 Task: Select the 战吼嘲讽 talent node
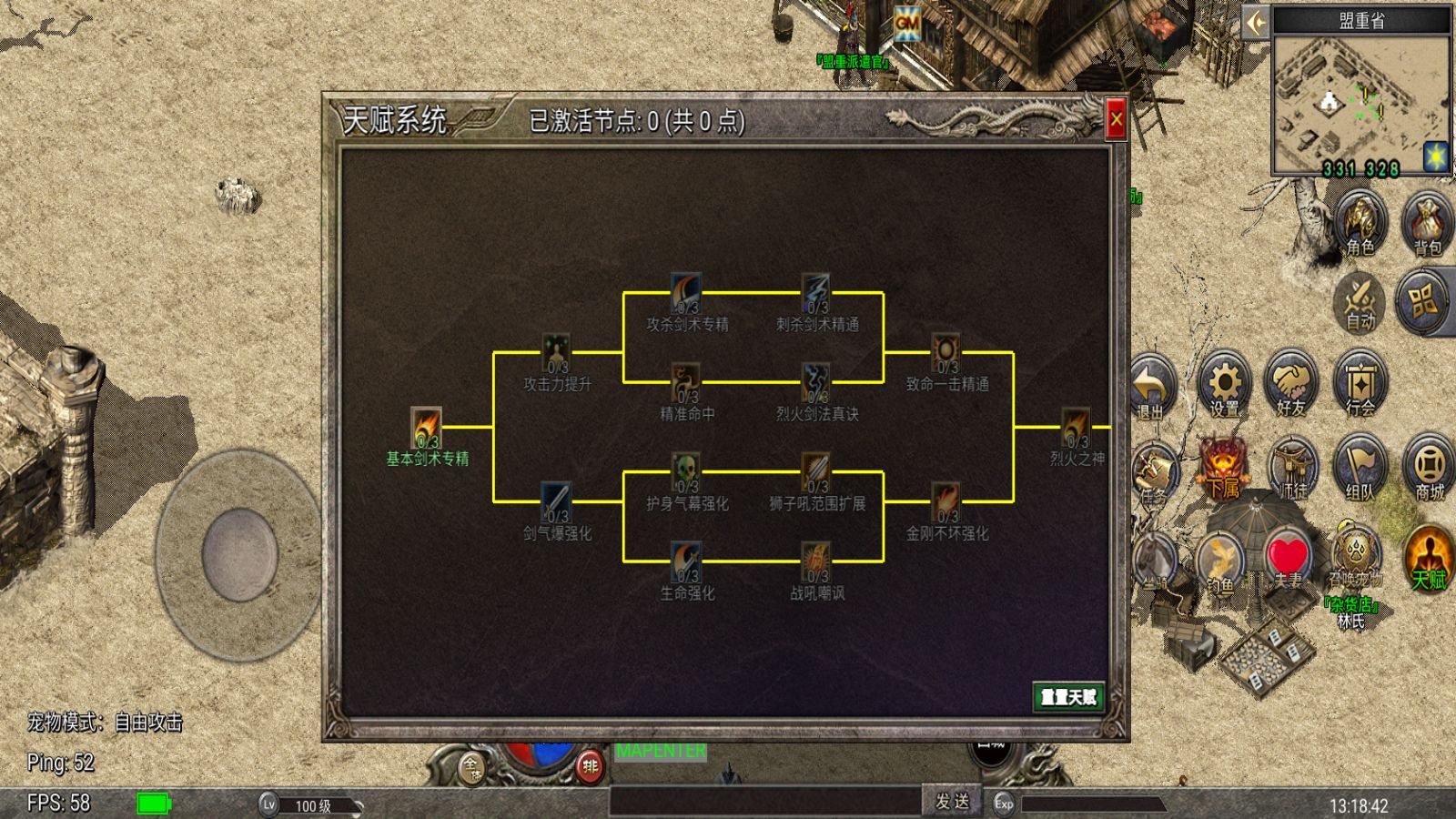pyautogui.click(x=816, y=562)
